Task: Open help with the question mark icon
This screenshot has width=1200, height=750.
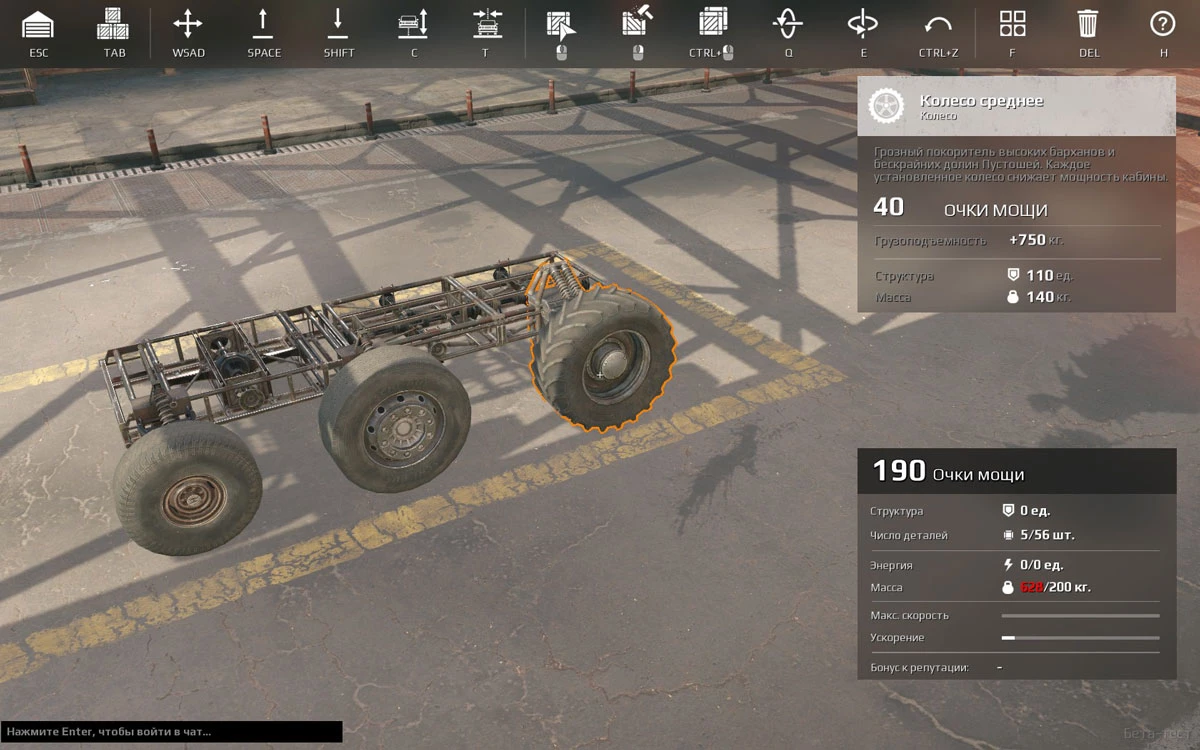Action: [1162, 24]
